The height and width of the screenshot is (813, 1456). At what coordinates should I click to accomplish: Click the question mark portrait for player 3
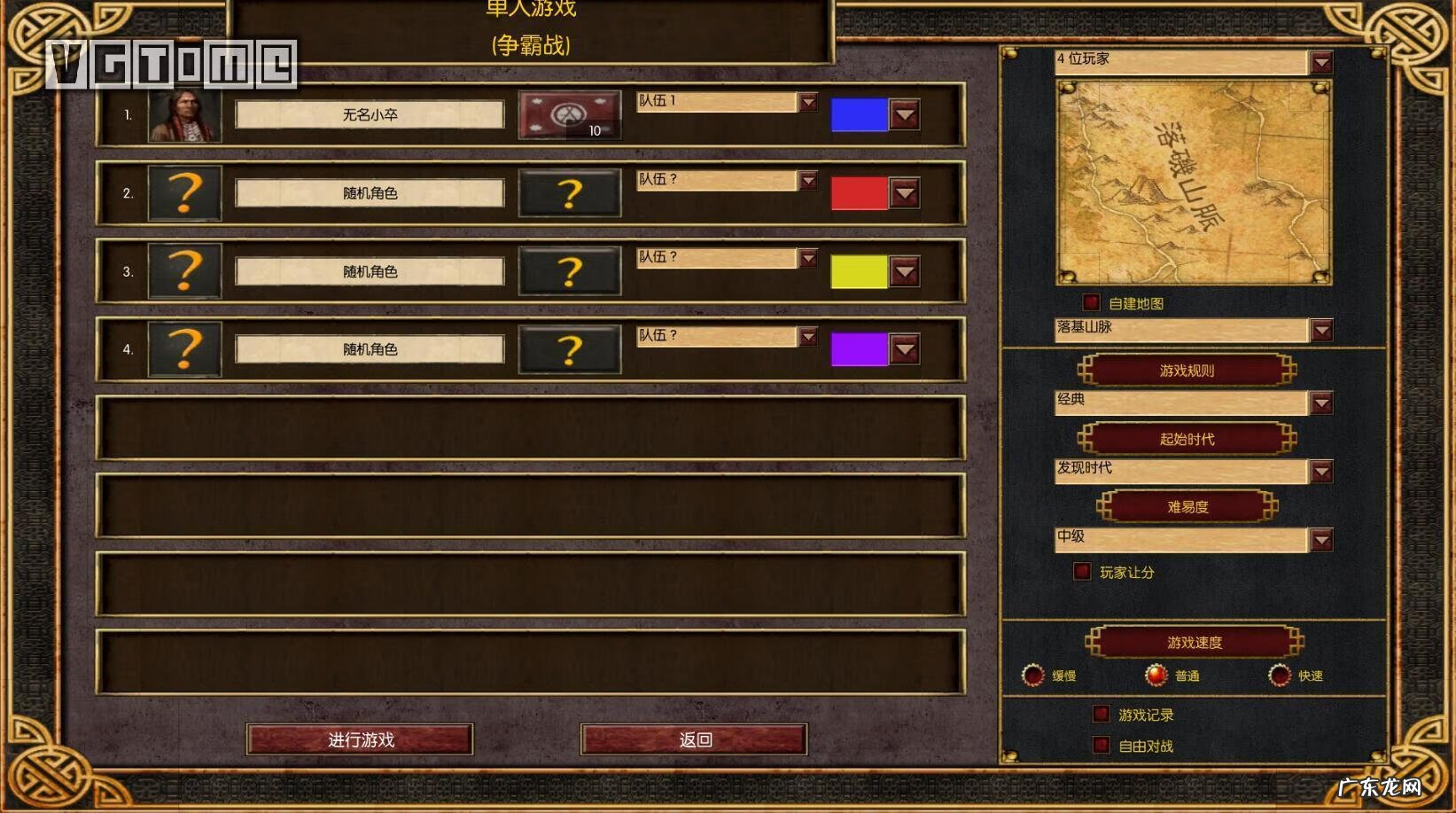(183, 271)
